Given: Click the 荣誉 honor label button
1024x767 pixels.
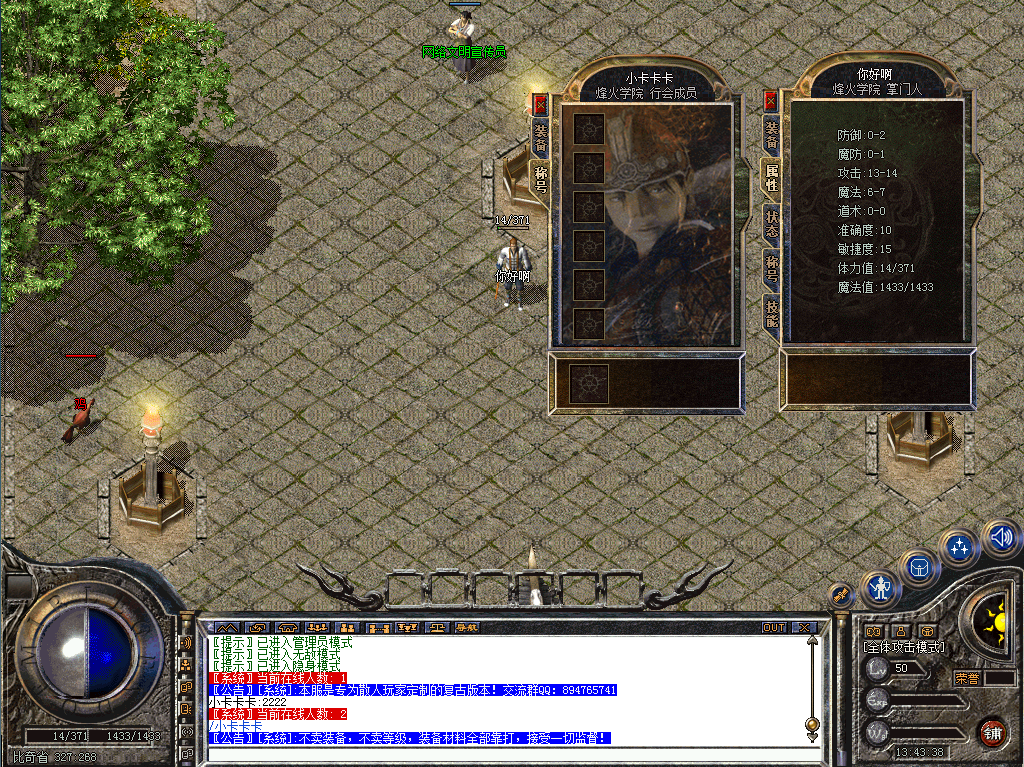Looking at the screenshot, I should click(x=966, y=678).
